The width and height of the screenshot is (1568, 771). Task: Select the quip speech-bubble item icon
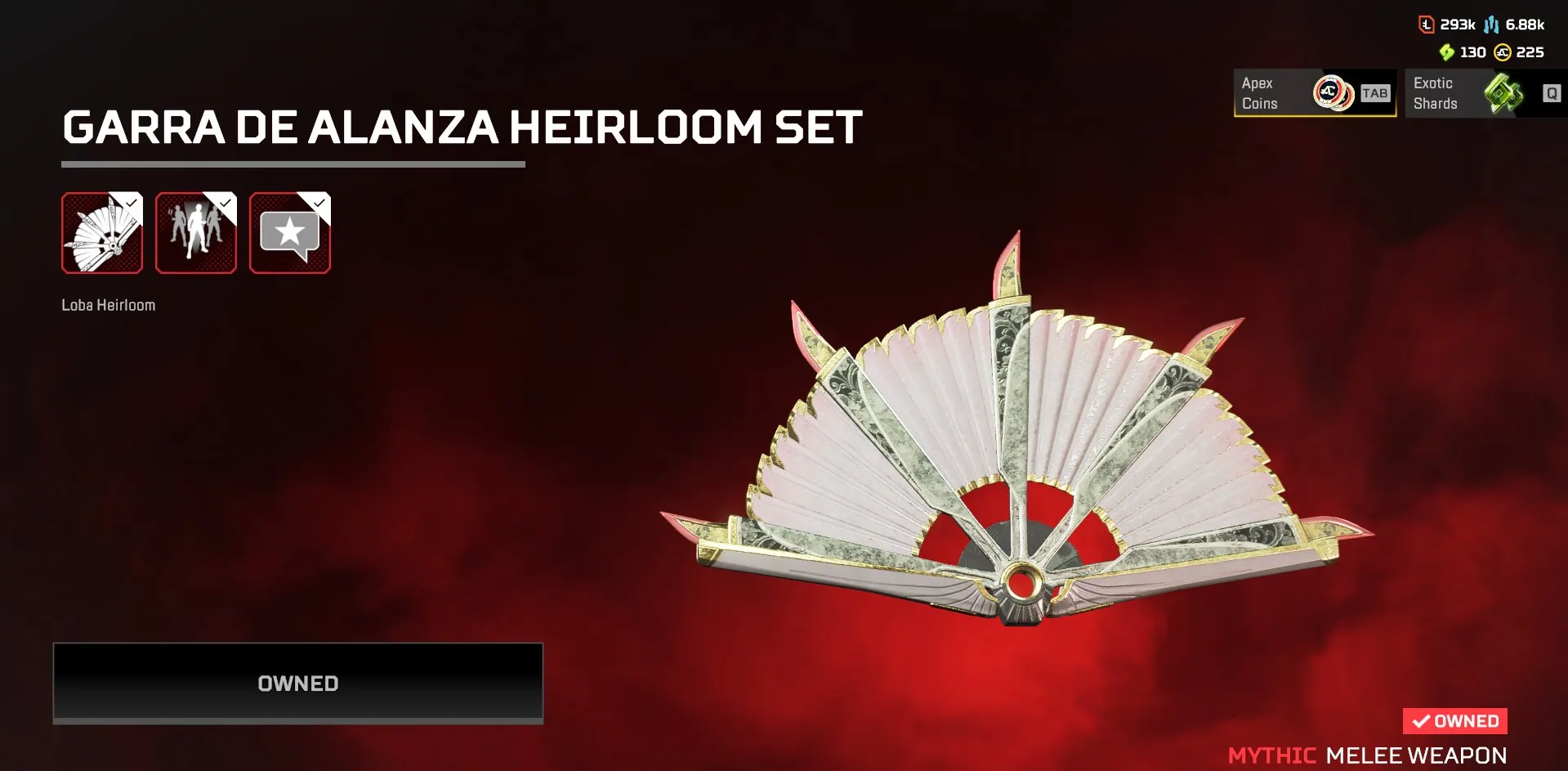pos(290,234)
